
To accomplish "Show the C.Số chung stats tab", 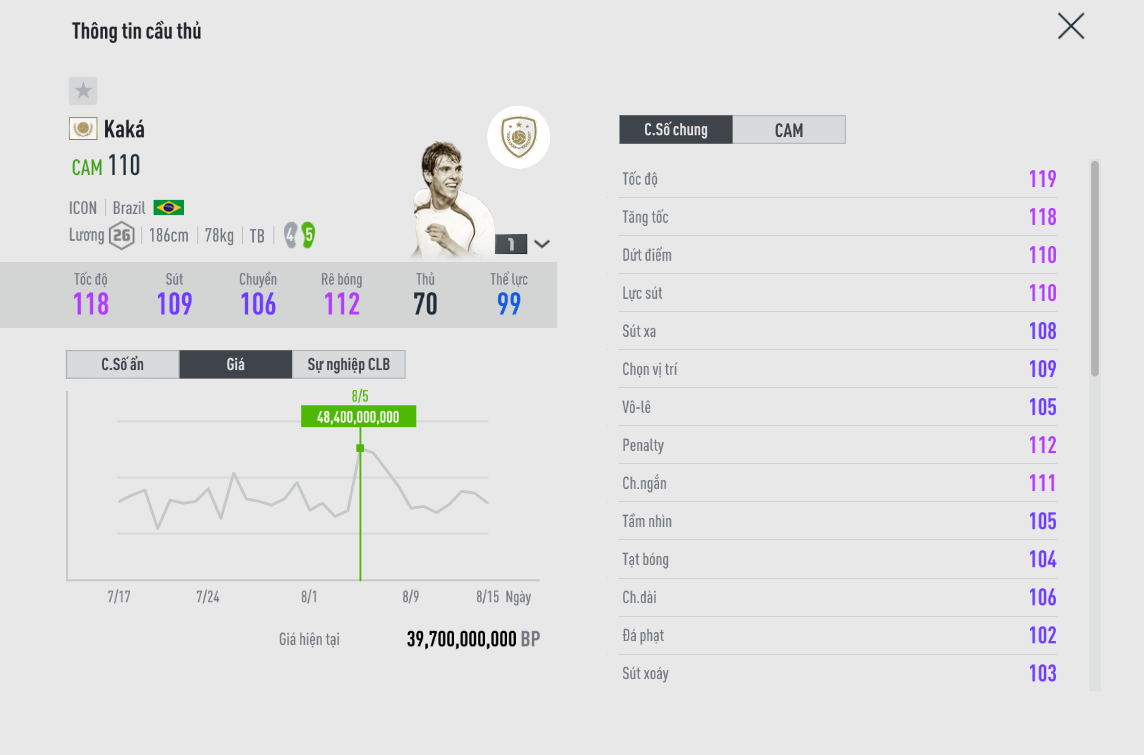I will click(x=676, y=130).
